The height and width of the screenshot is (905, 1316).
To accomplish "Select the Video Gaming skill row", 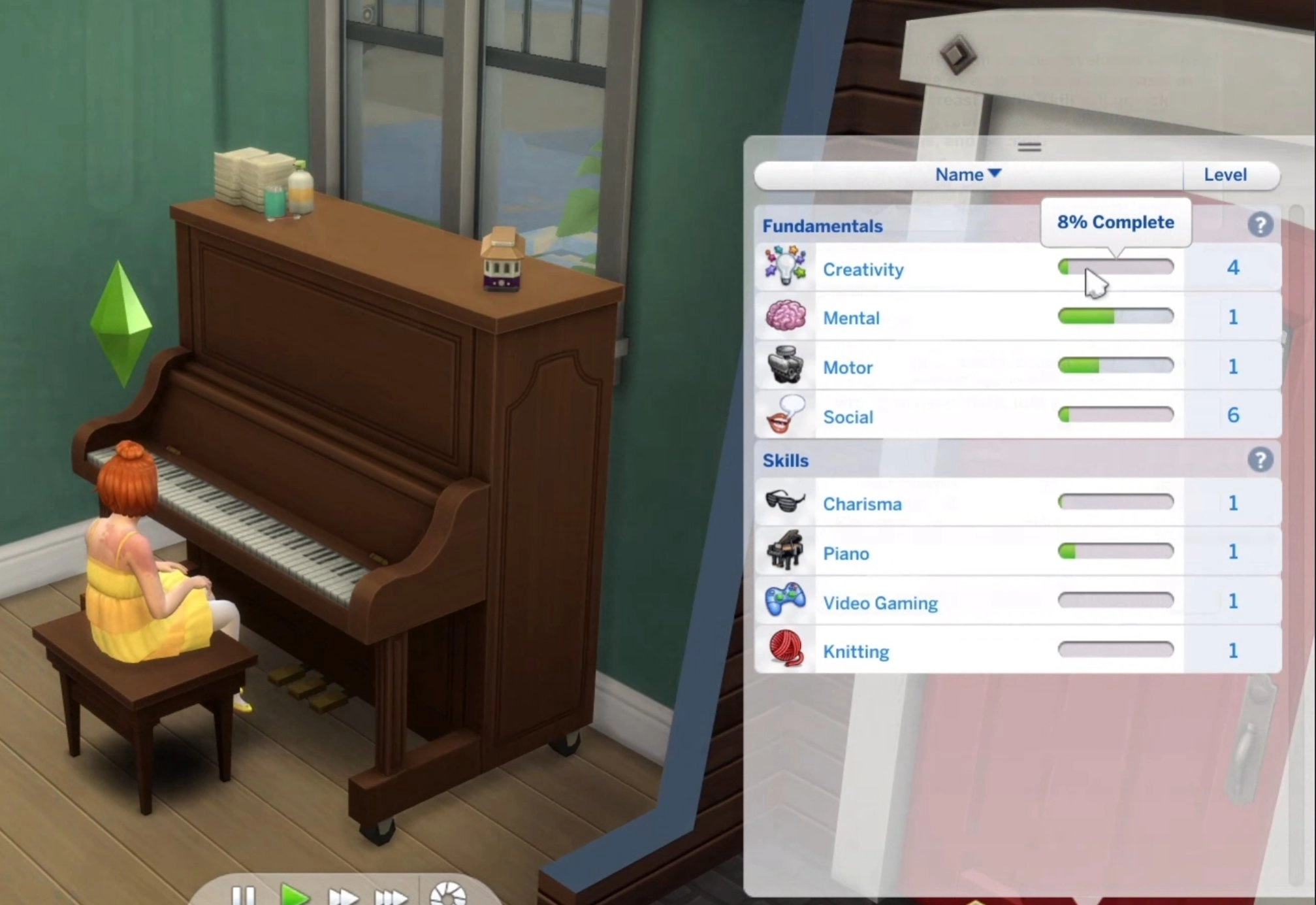I will pos(880,602).
